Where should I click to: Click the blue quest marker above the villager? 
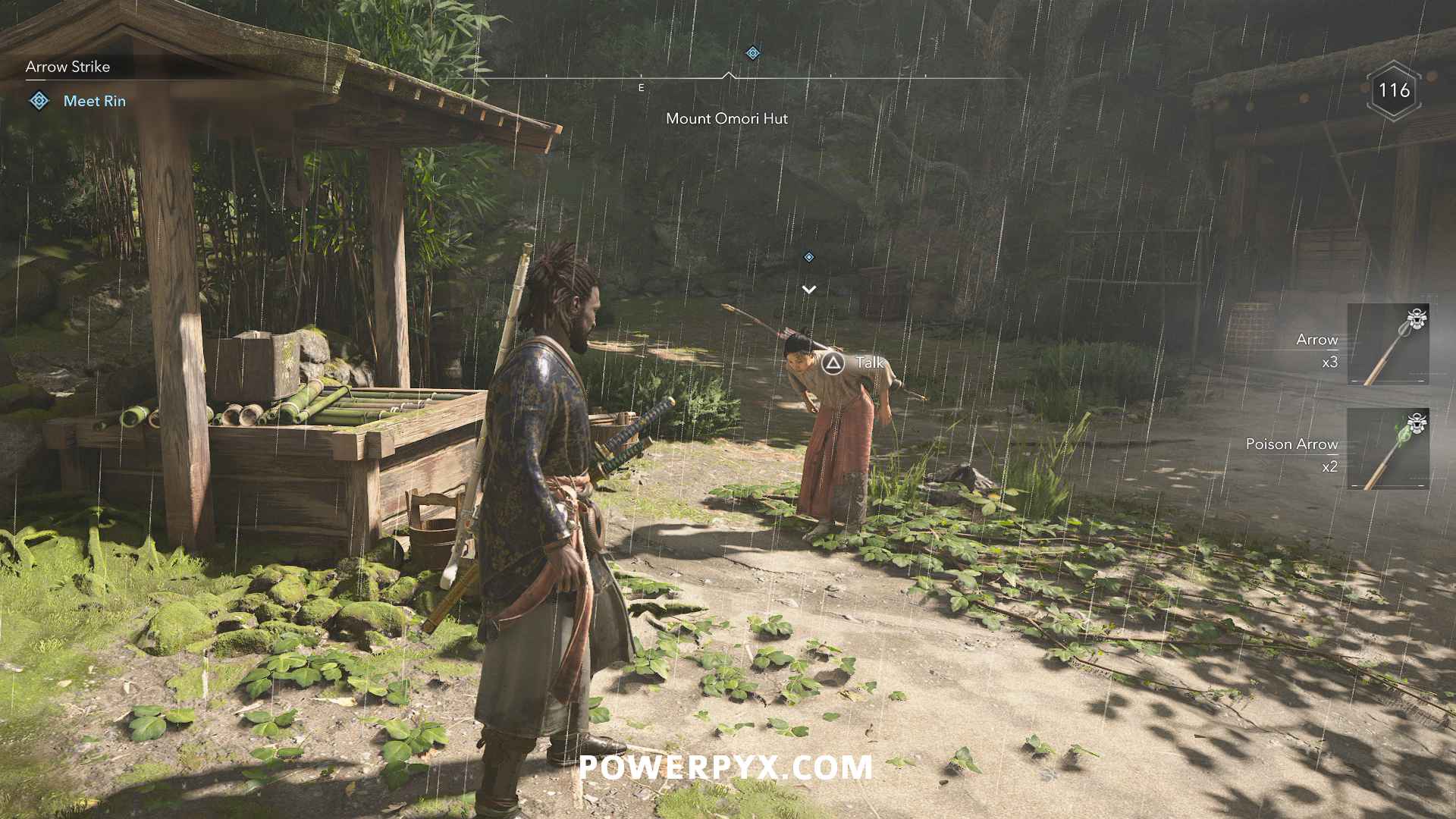[x=808, y=256]
